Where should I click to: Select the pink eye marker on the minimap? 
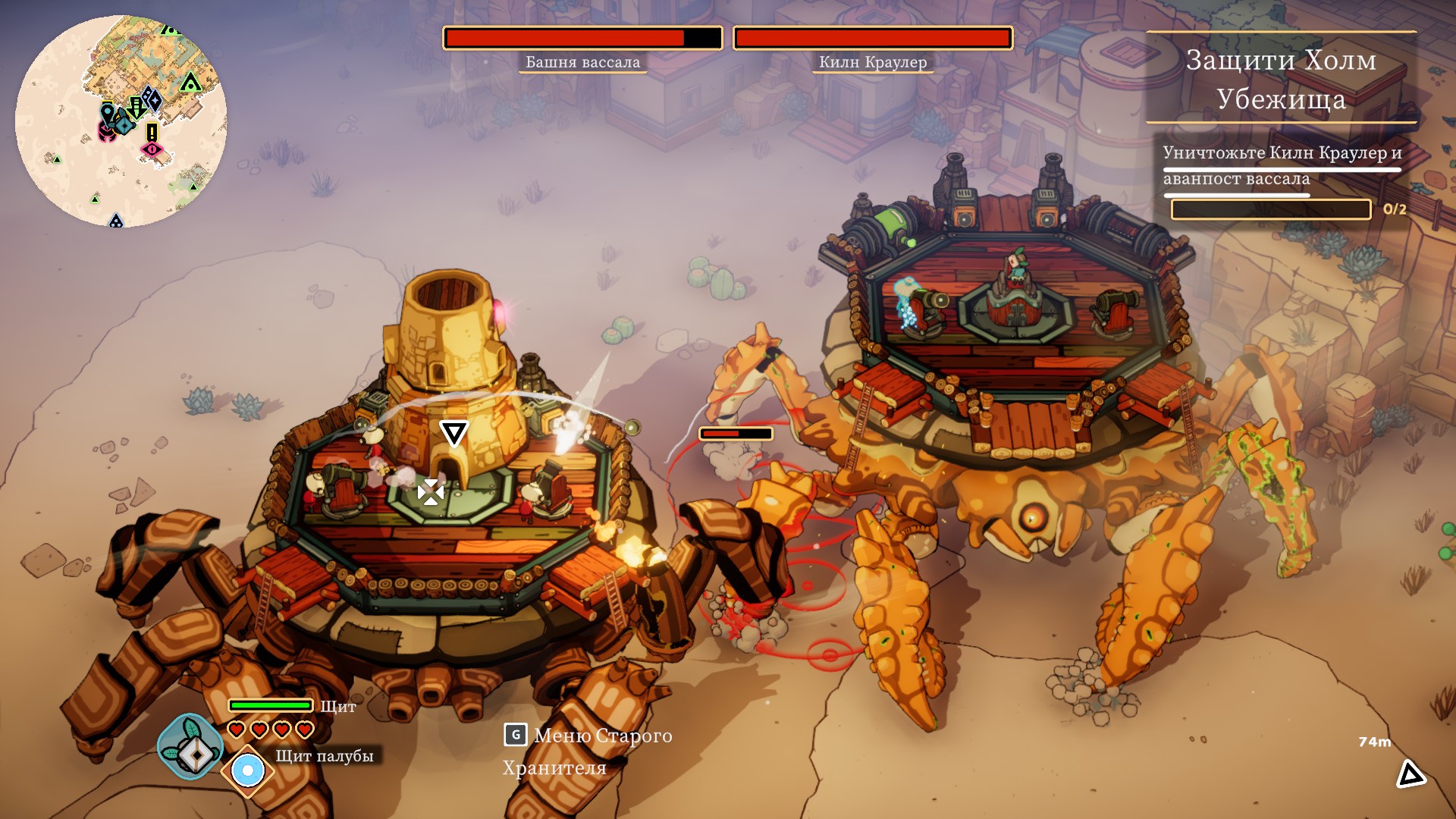pyautogui.click(x=152, y=149)
